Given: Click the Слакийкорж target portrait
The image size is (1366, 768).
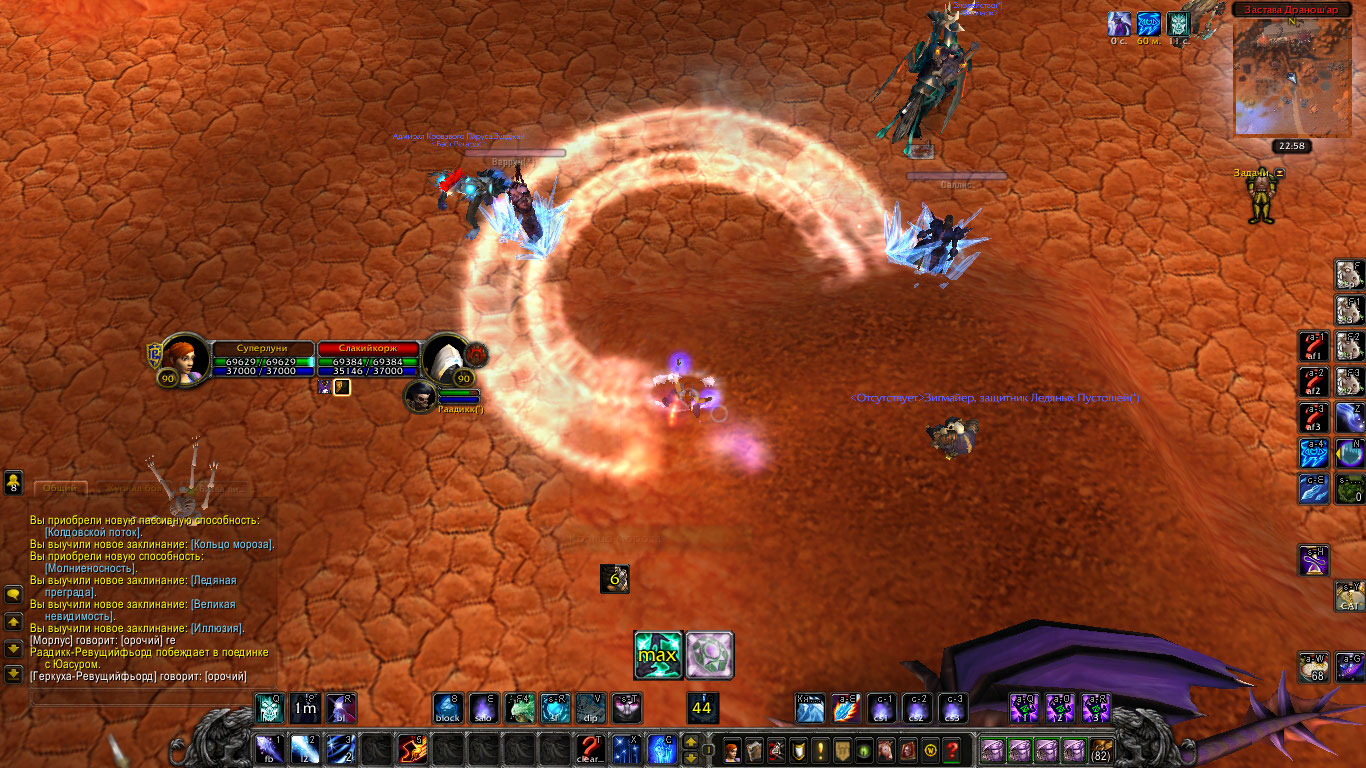Looking at the screenshot, I should 446,358.
